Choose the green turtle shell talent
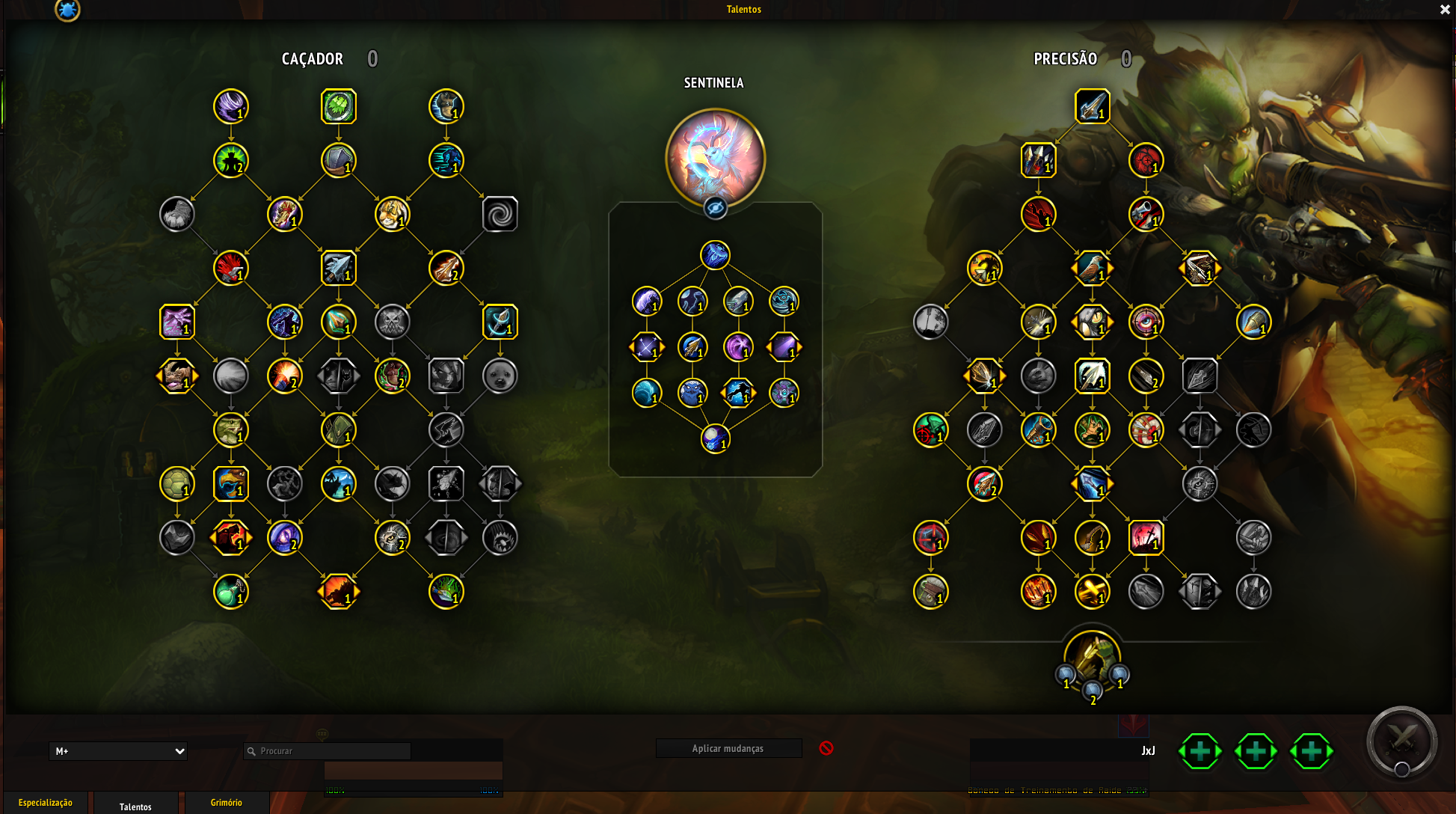Viewport: 1456px width, 814px height. [177, 484]
